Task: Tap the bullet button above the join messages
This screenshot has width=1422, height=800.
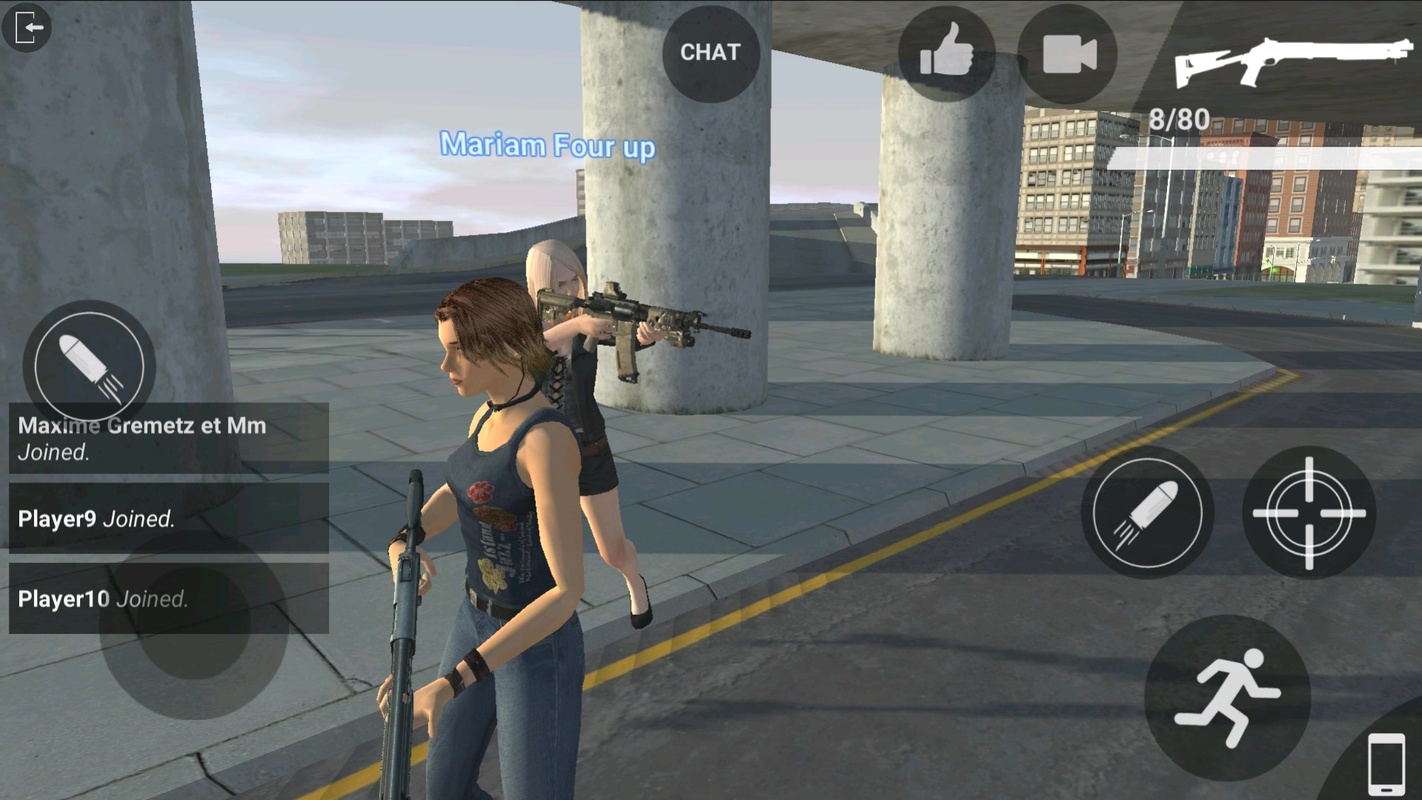Action: coord(89,363)
